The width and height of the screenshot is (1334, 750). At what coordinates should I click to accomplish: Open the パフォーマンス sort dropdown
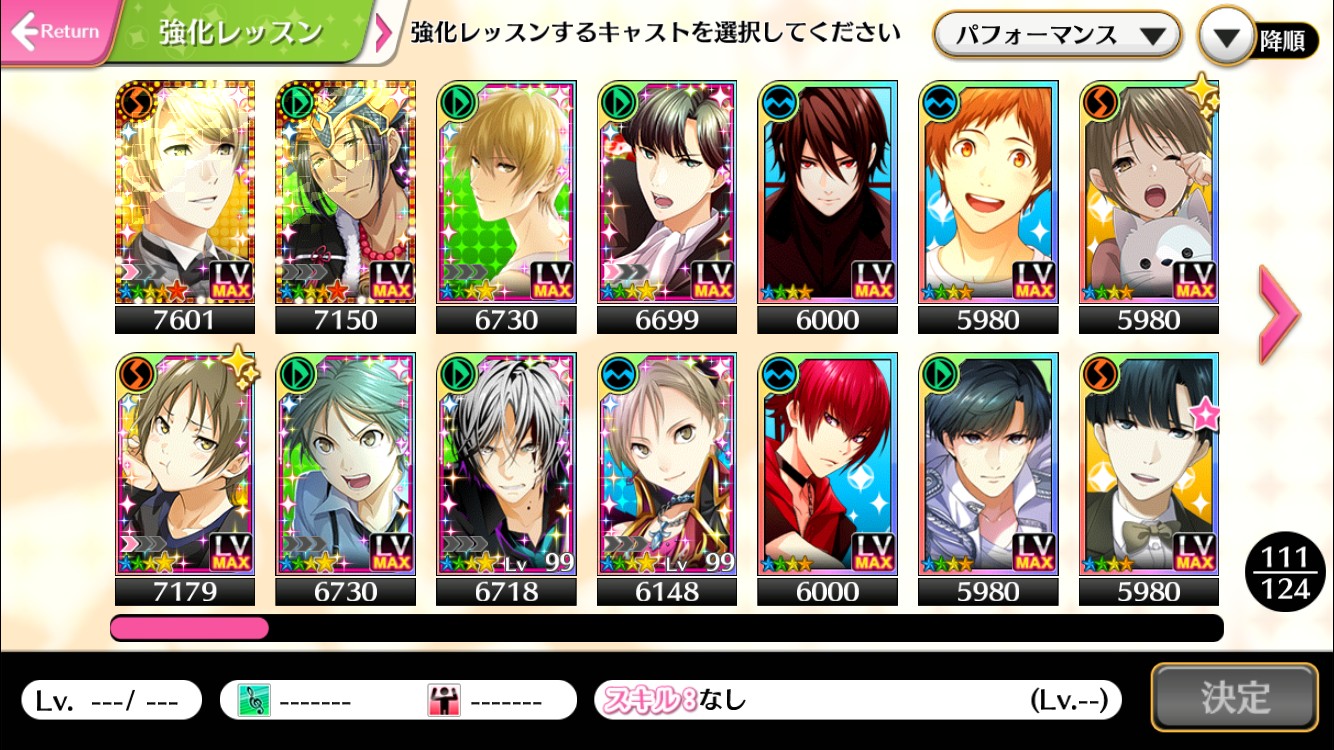[x=1057, y=36]
